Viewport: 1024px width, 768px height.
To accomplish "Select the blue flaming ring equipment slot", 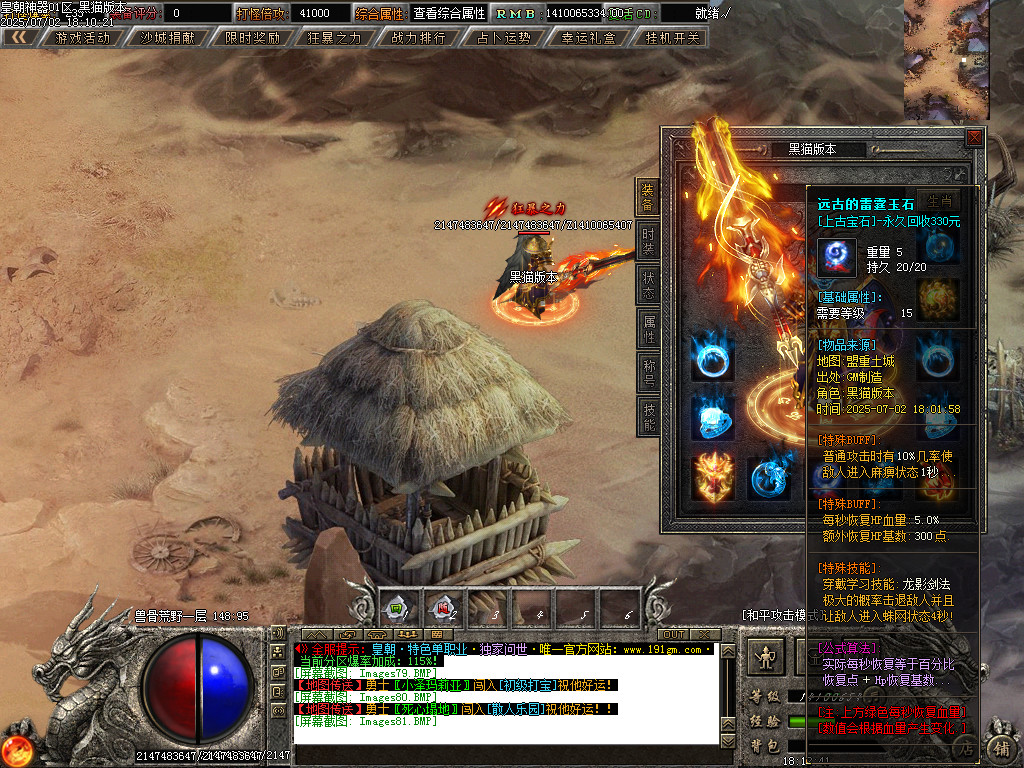I will click(x=712, y=359).
